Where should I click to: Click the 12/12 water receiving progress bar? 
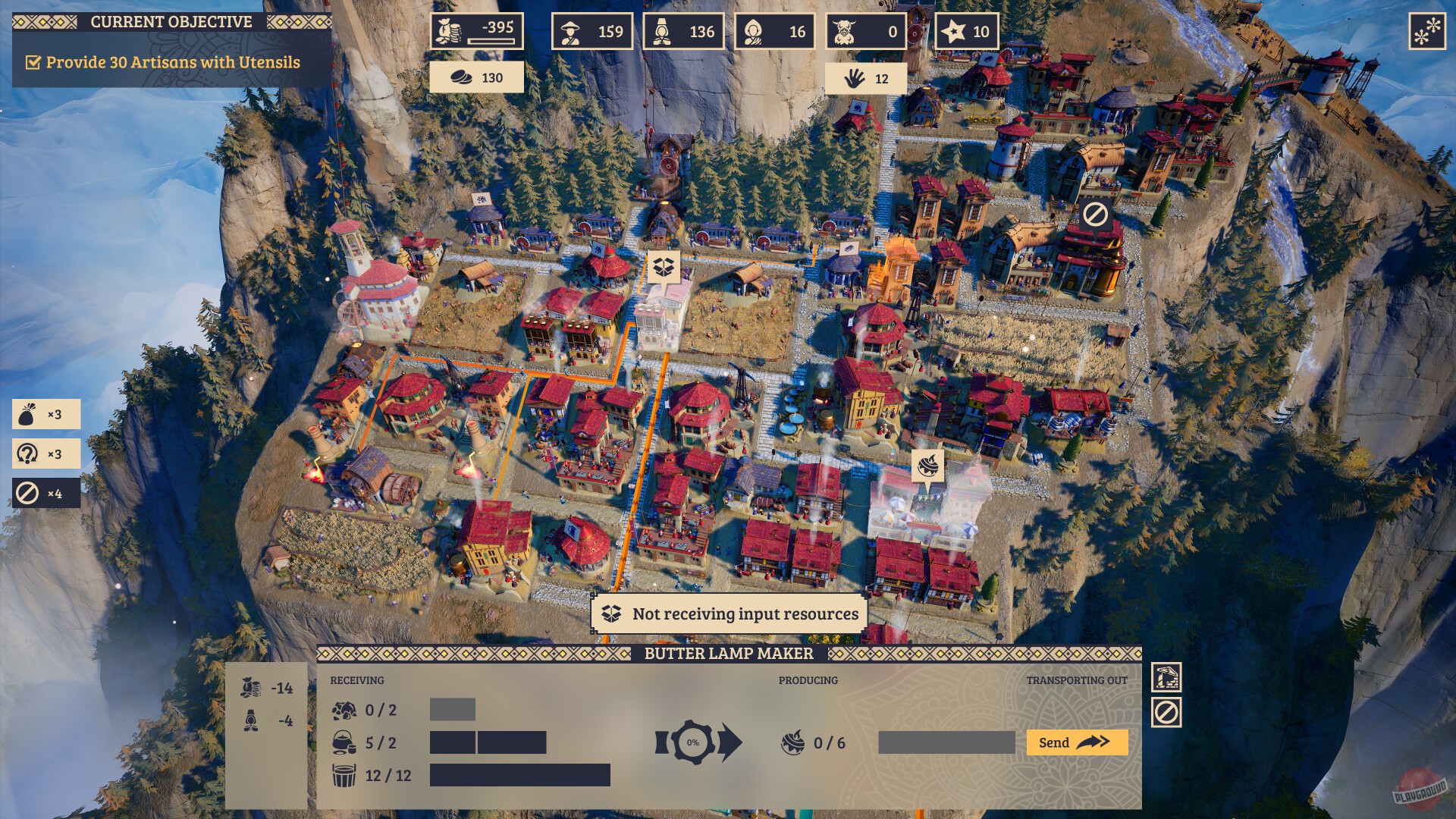519,776
